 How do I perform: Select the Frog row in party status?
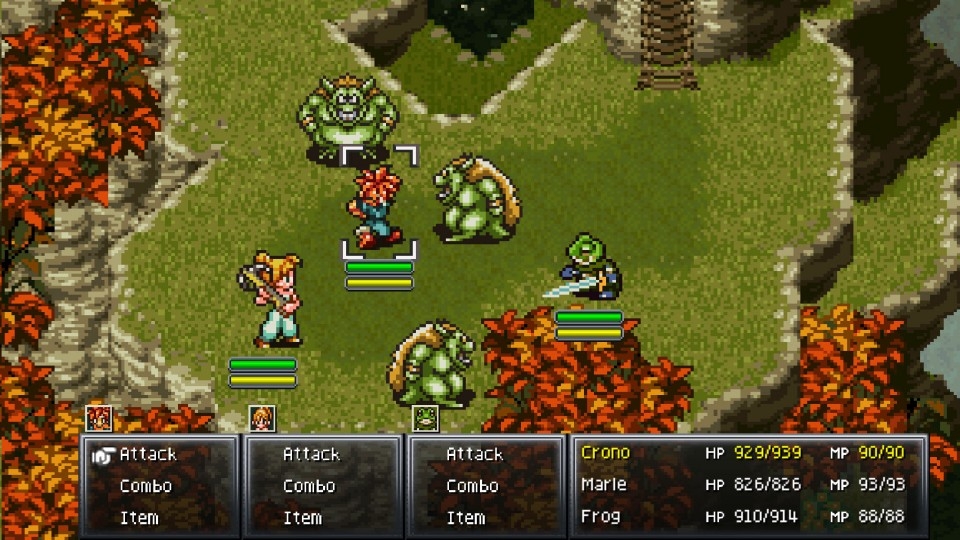click(x=744, y=517)
